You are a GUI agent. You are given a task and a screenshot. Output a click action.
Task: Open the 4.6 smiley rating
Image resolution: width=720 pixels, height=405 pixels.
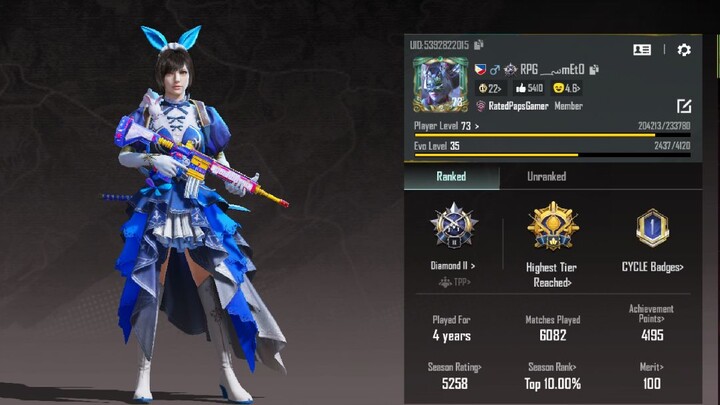567,88
